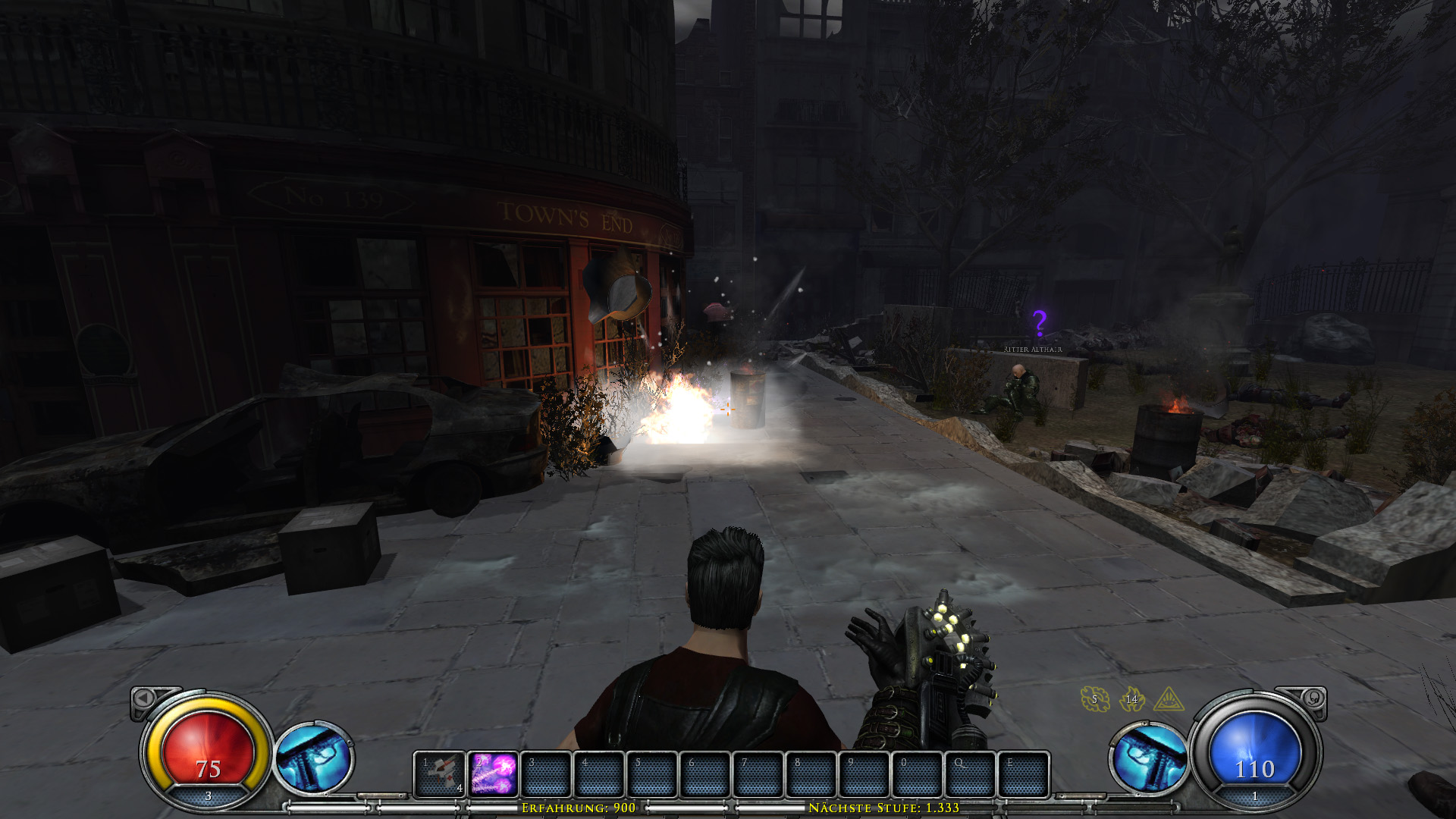Click the right-hand blue pistol weapon icon

[1149, 758]
